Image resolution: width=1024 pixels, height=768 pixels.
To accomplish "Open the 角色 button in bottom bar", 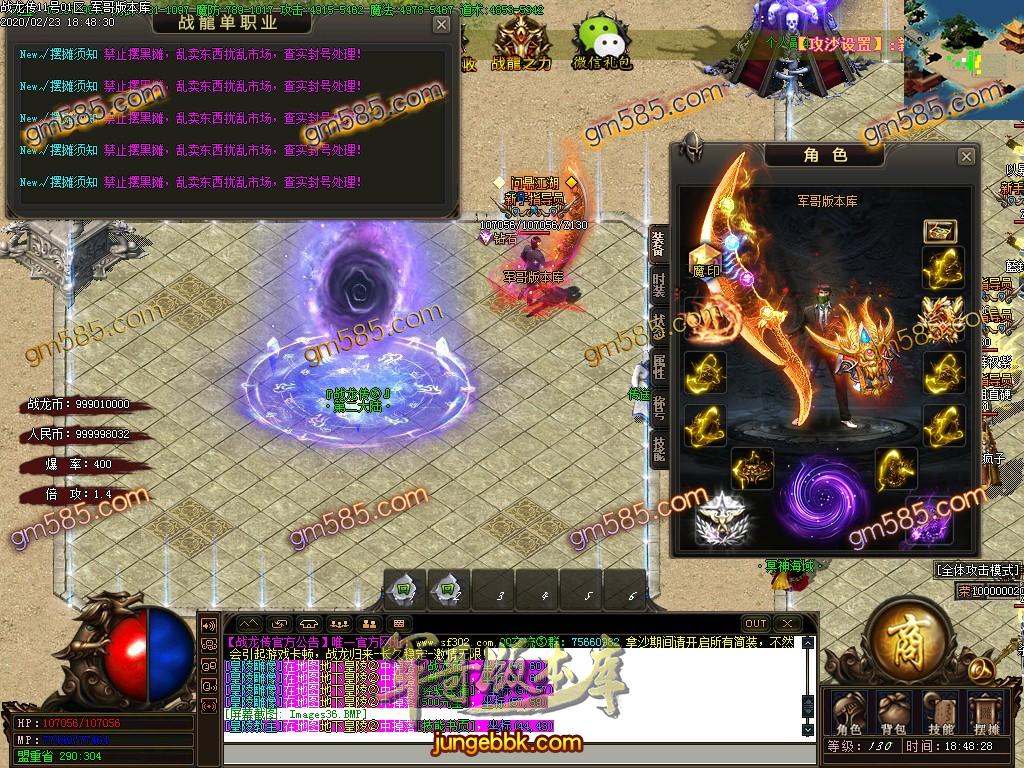I will click(848, 713).
